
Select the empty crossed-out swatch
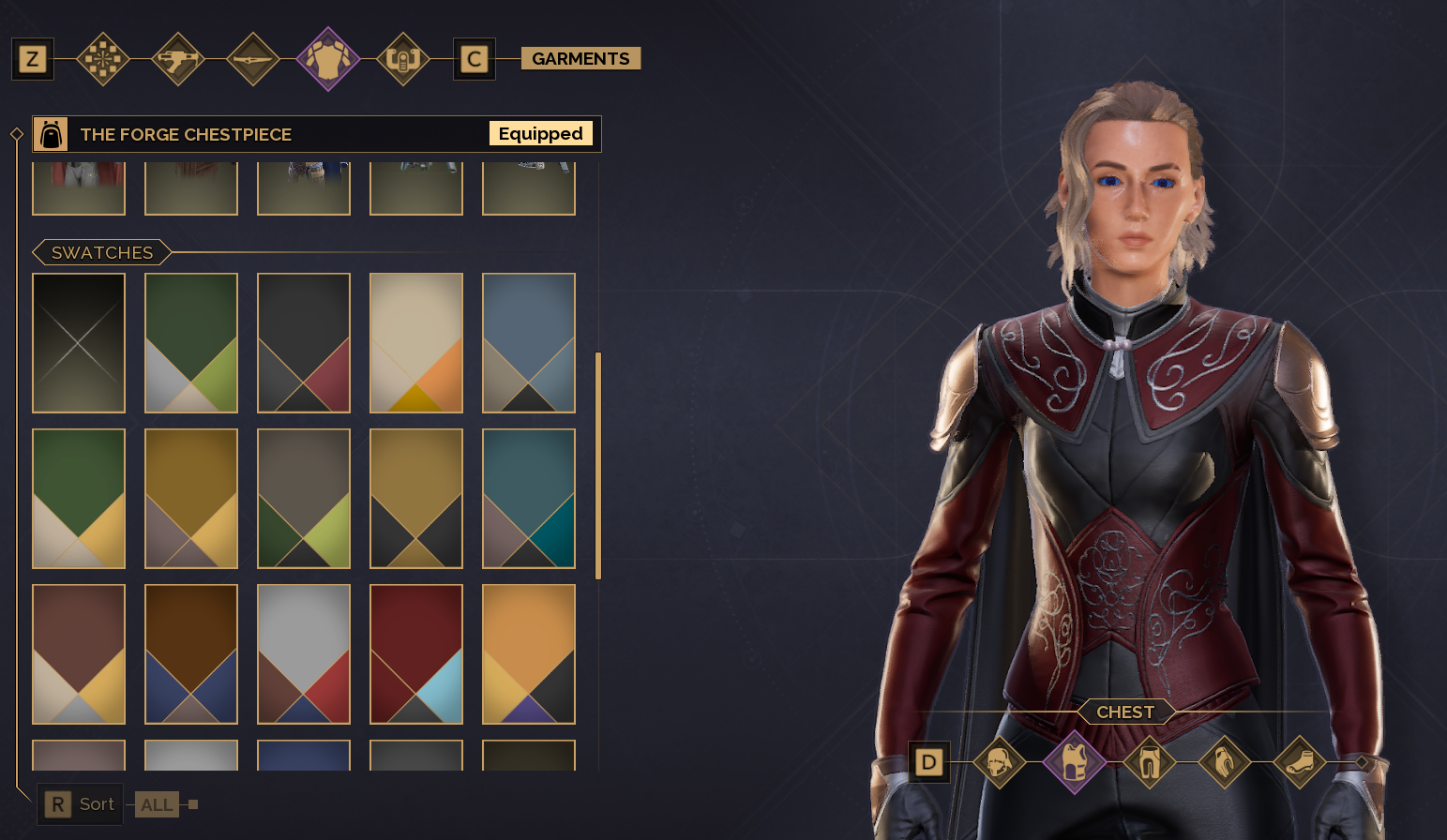79,343
